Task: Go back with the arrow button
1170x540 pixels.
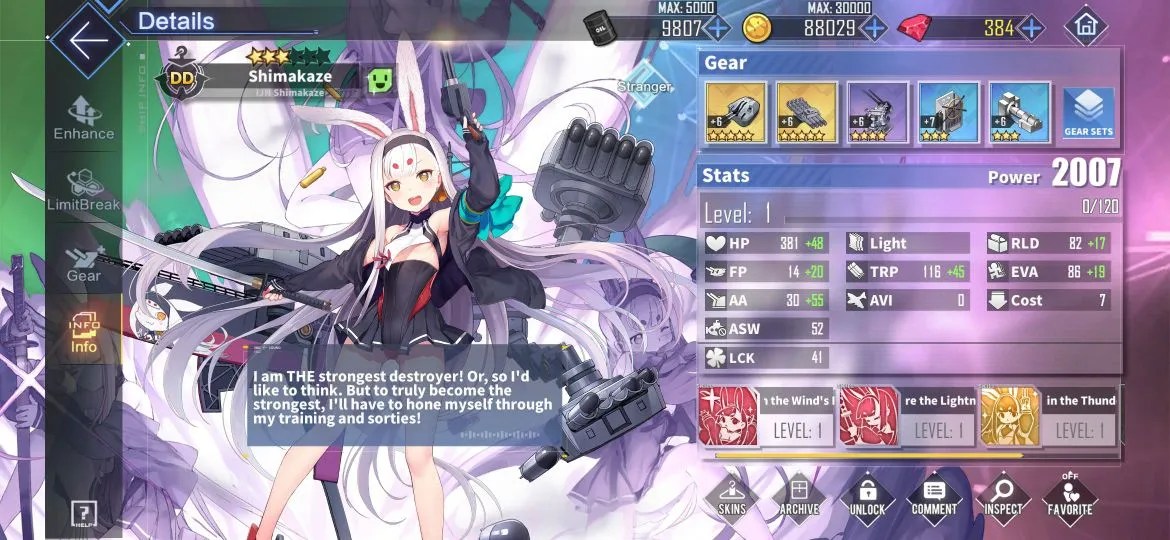Action: point(88,41)
